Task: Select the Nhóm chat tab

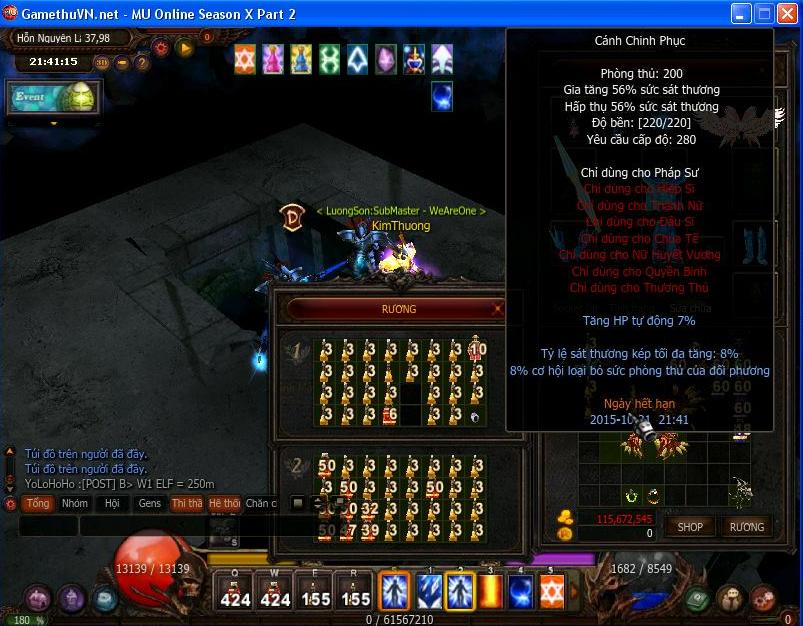Action: [75, 503]
